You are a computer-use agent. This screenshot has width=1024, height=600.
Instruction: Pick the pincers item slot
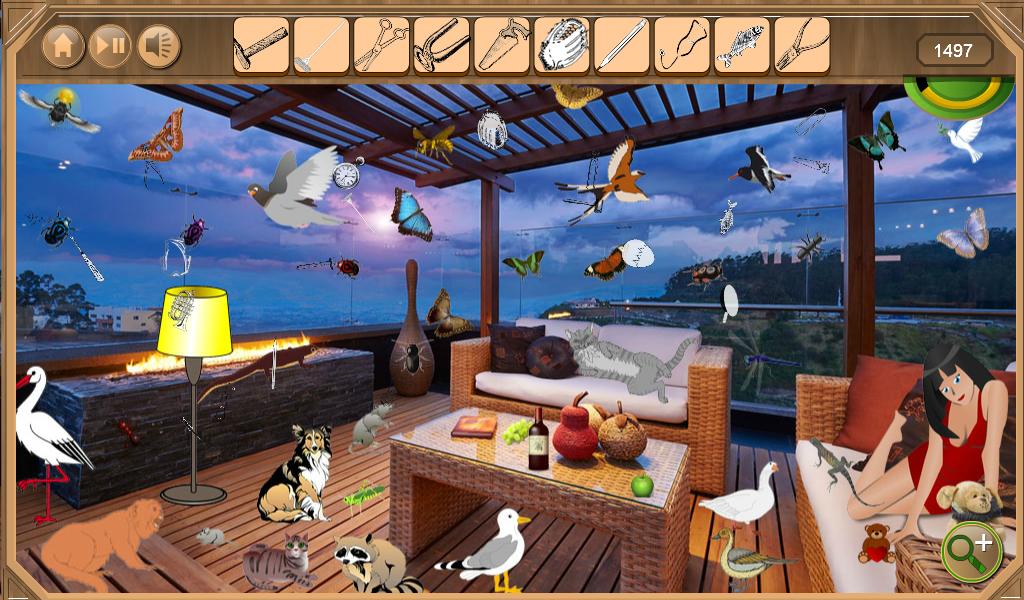point(441,45)
